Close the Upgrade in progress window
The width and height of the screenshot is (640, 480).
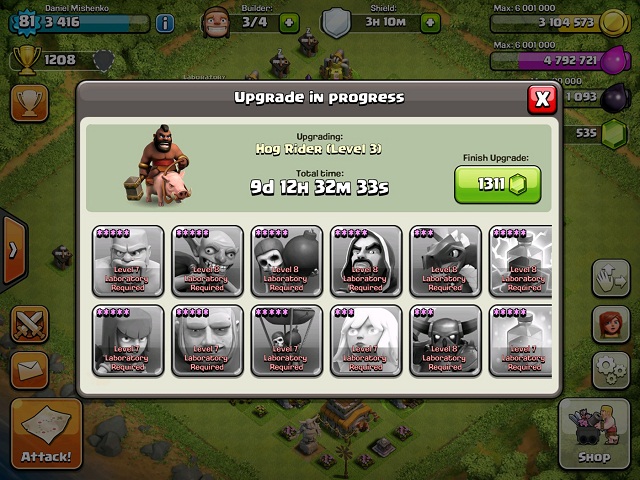click(x=542, y=98)
